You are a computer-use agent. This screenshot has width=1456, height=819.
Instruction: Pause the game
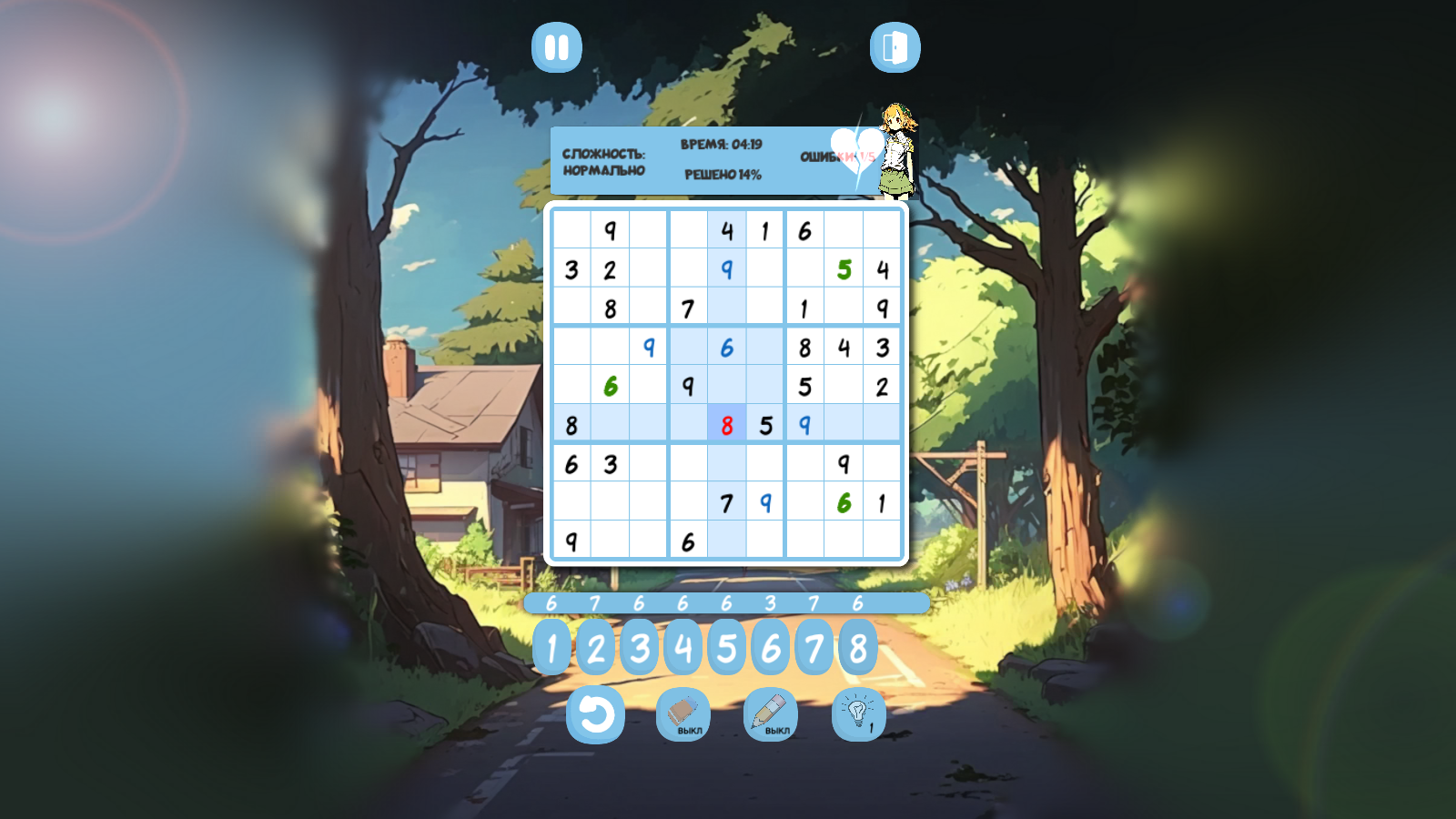(x=558, y=45)
